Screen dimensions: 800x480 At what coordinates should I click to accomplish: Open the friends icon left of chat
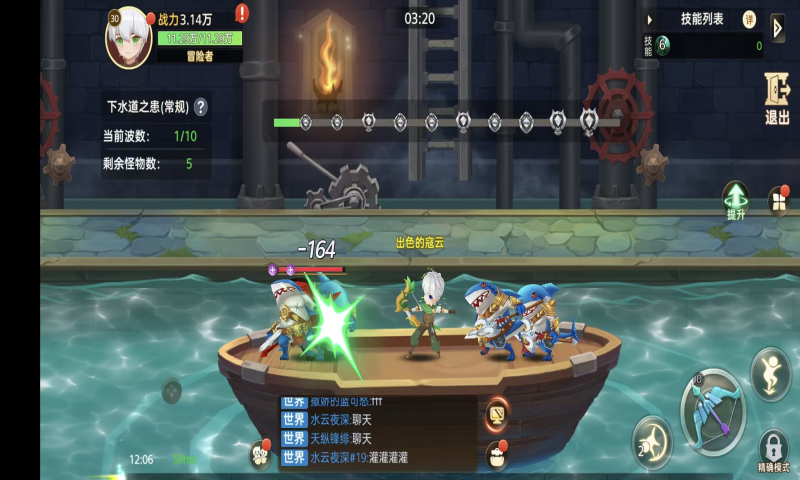[x=261, y=455]
